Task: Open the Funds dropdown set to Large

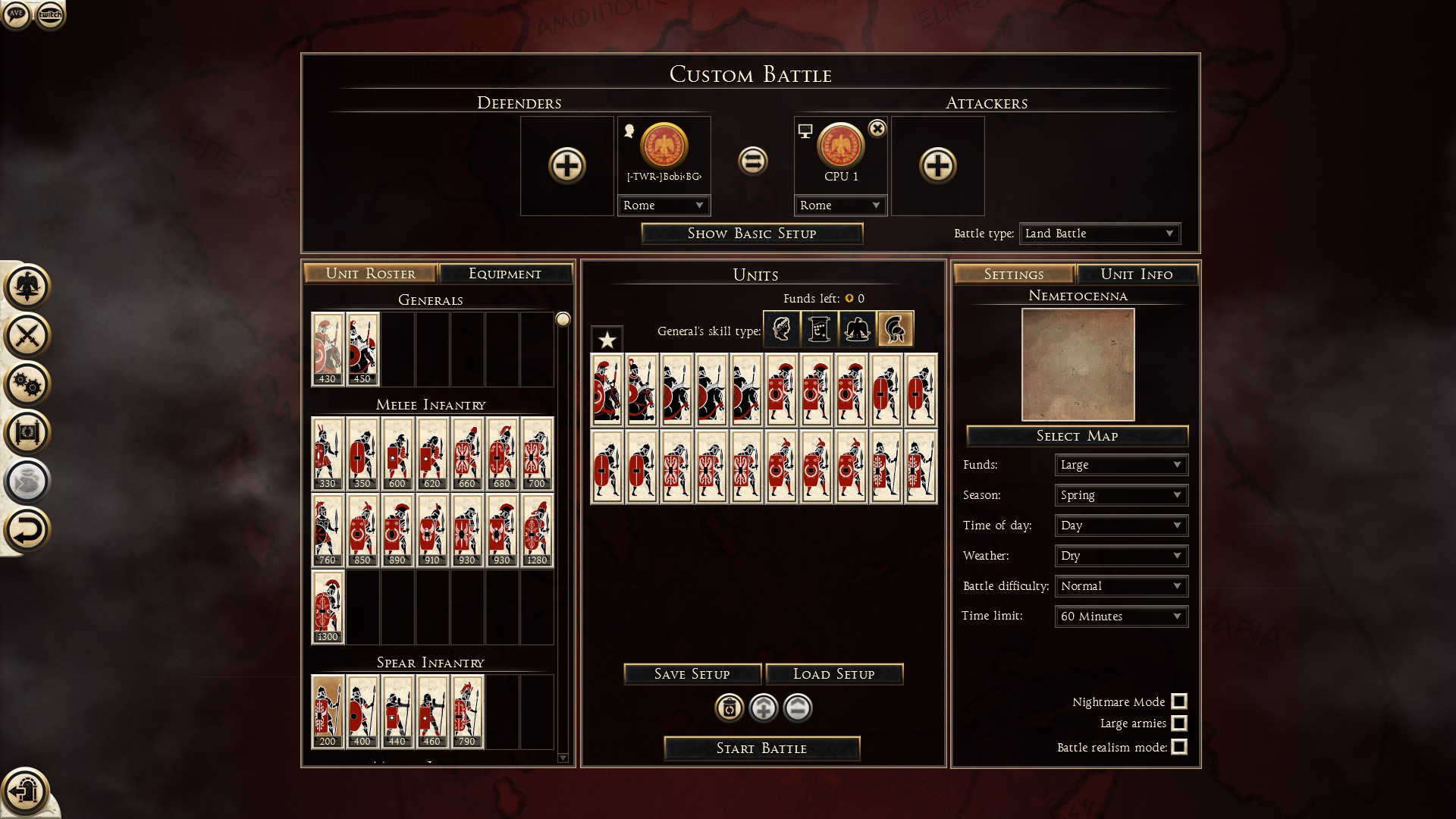Action: [x=1121, y=465]
